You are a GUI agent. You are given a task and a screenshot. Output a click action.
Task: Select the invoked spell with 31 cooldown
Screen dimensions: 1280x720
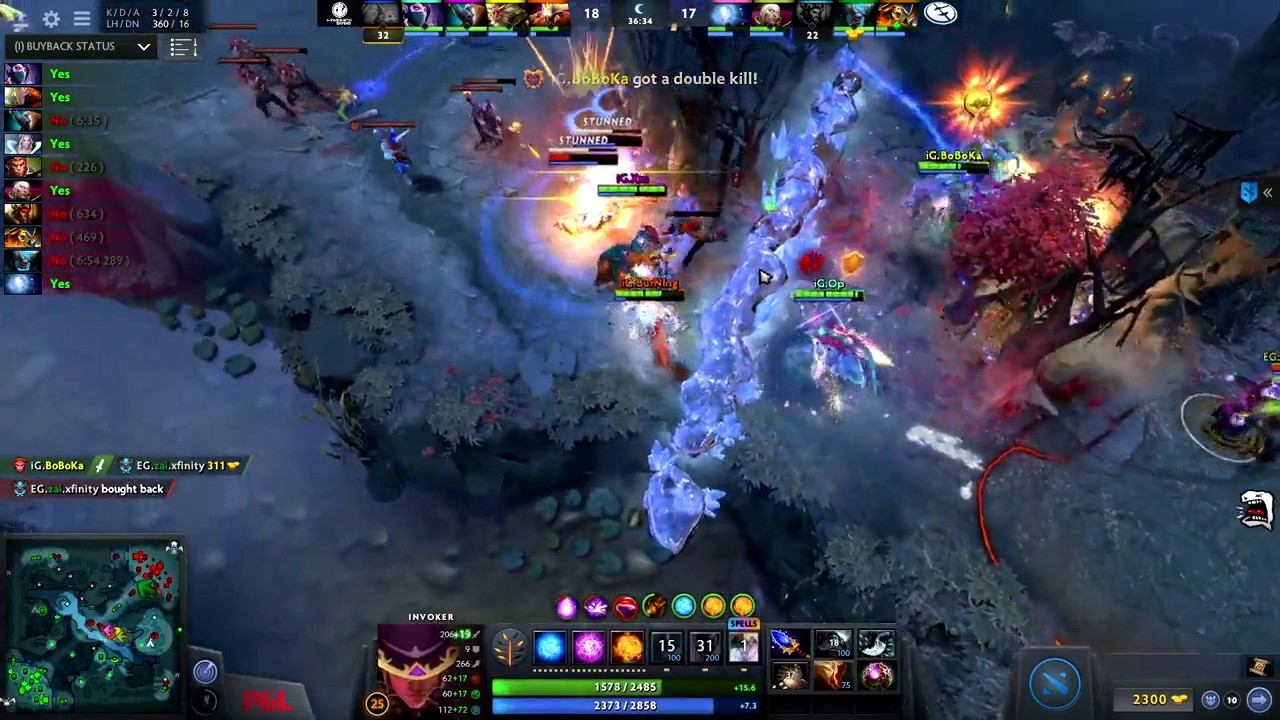point(705,648)
